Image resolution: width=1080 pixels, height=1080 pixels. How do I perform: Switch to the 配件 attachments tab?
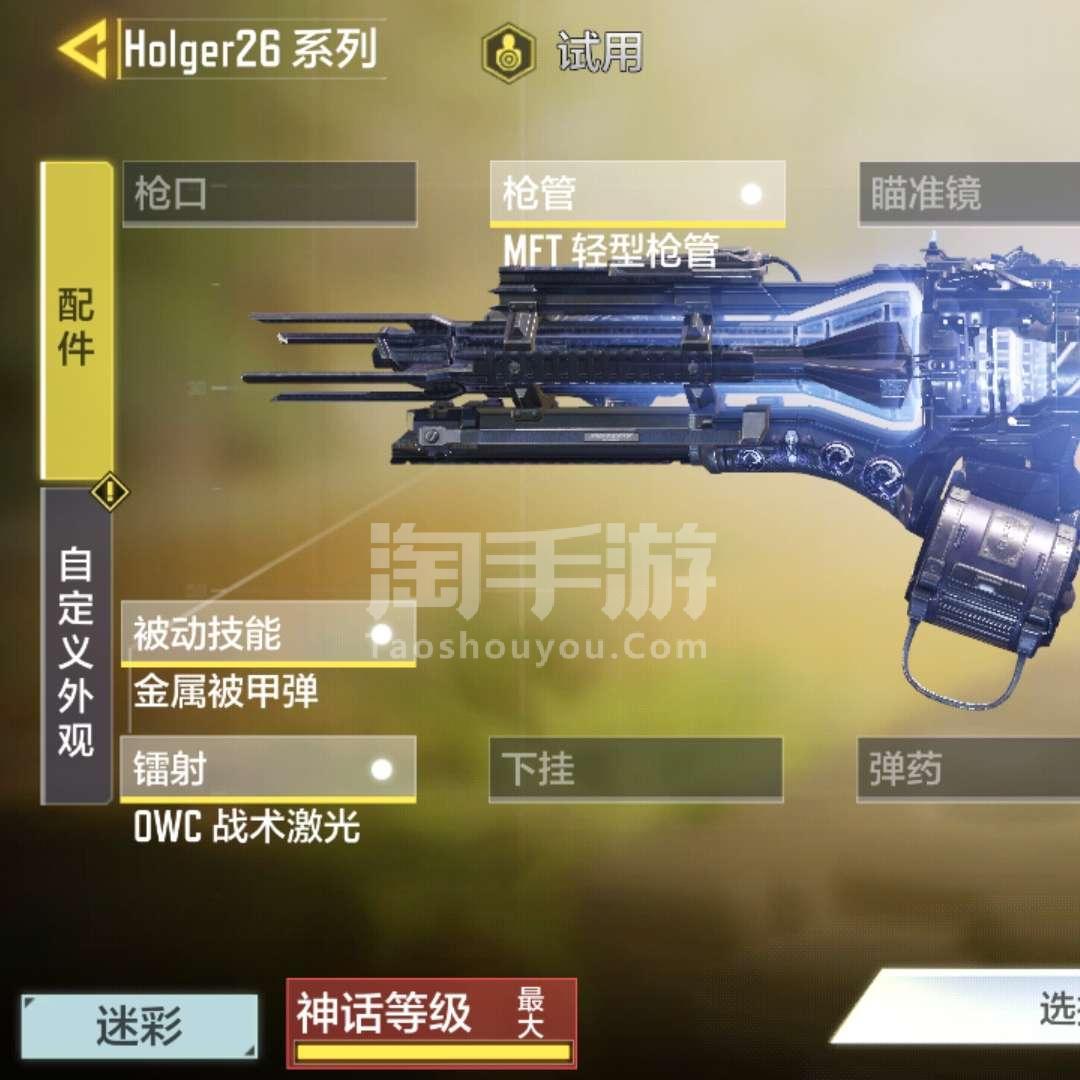[x=76, y=320]
